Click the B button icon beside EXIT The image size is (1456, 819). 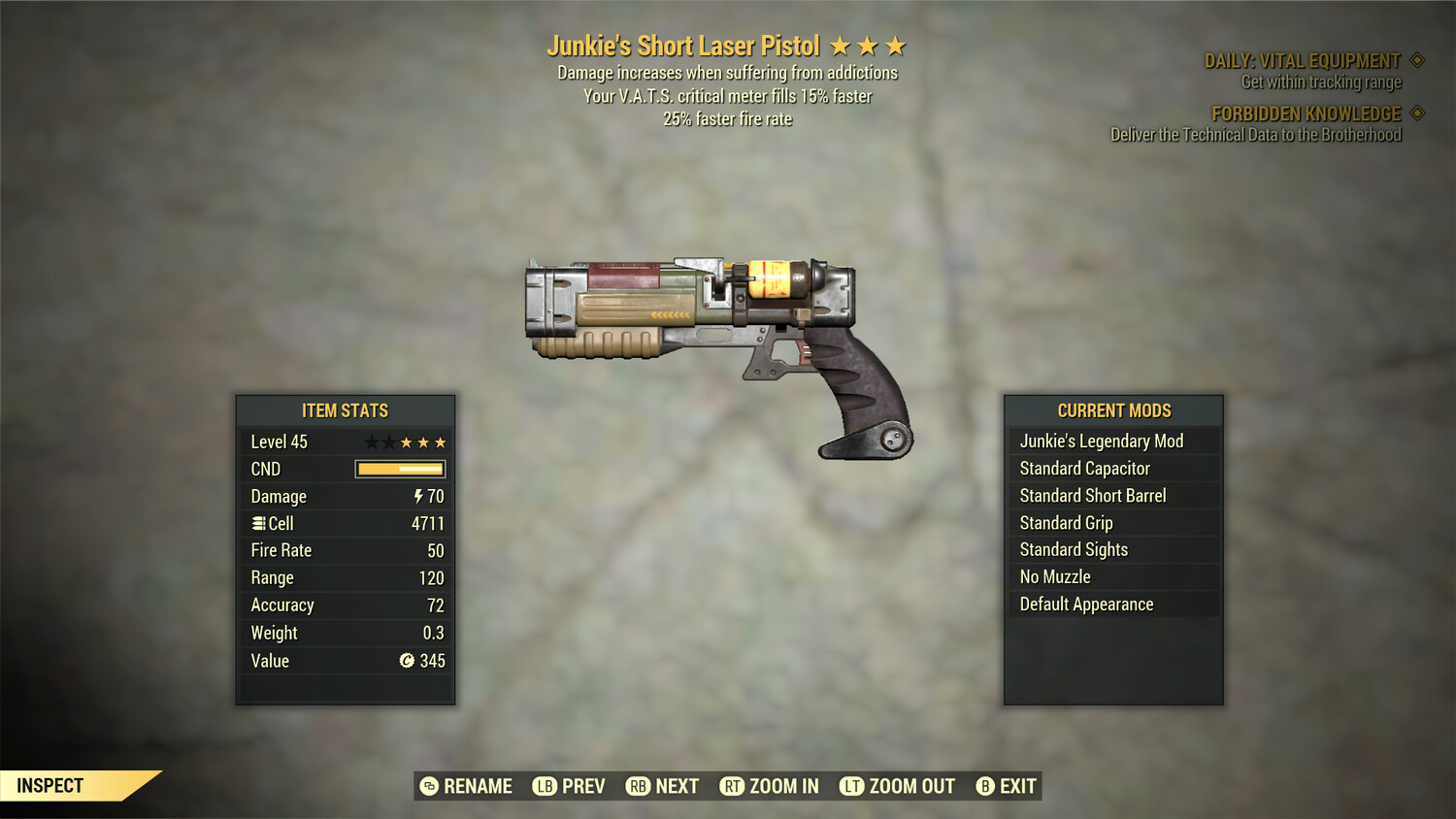tap(984, 786)
